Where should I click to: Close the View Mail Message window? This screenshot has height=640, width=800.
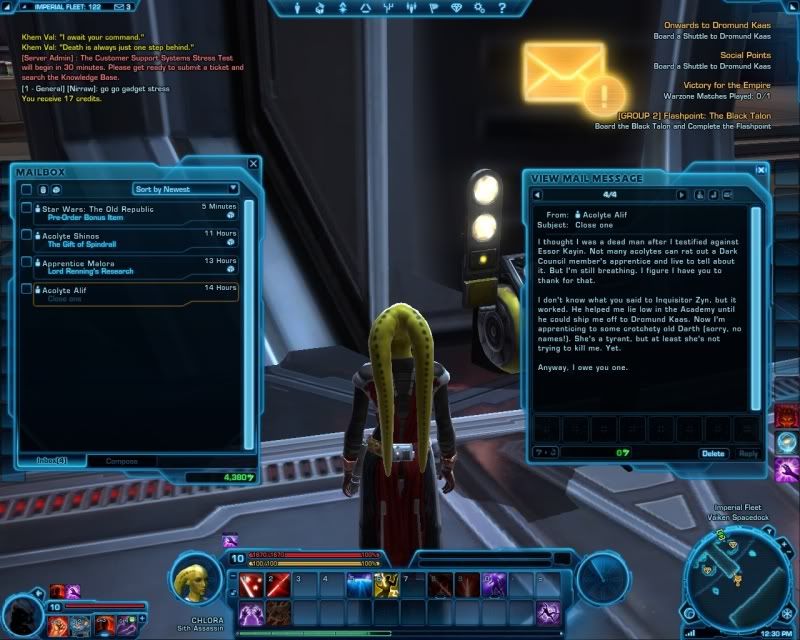[x=762, y=170]
